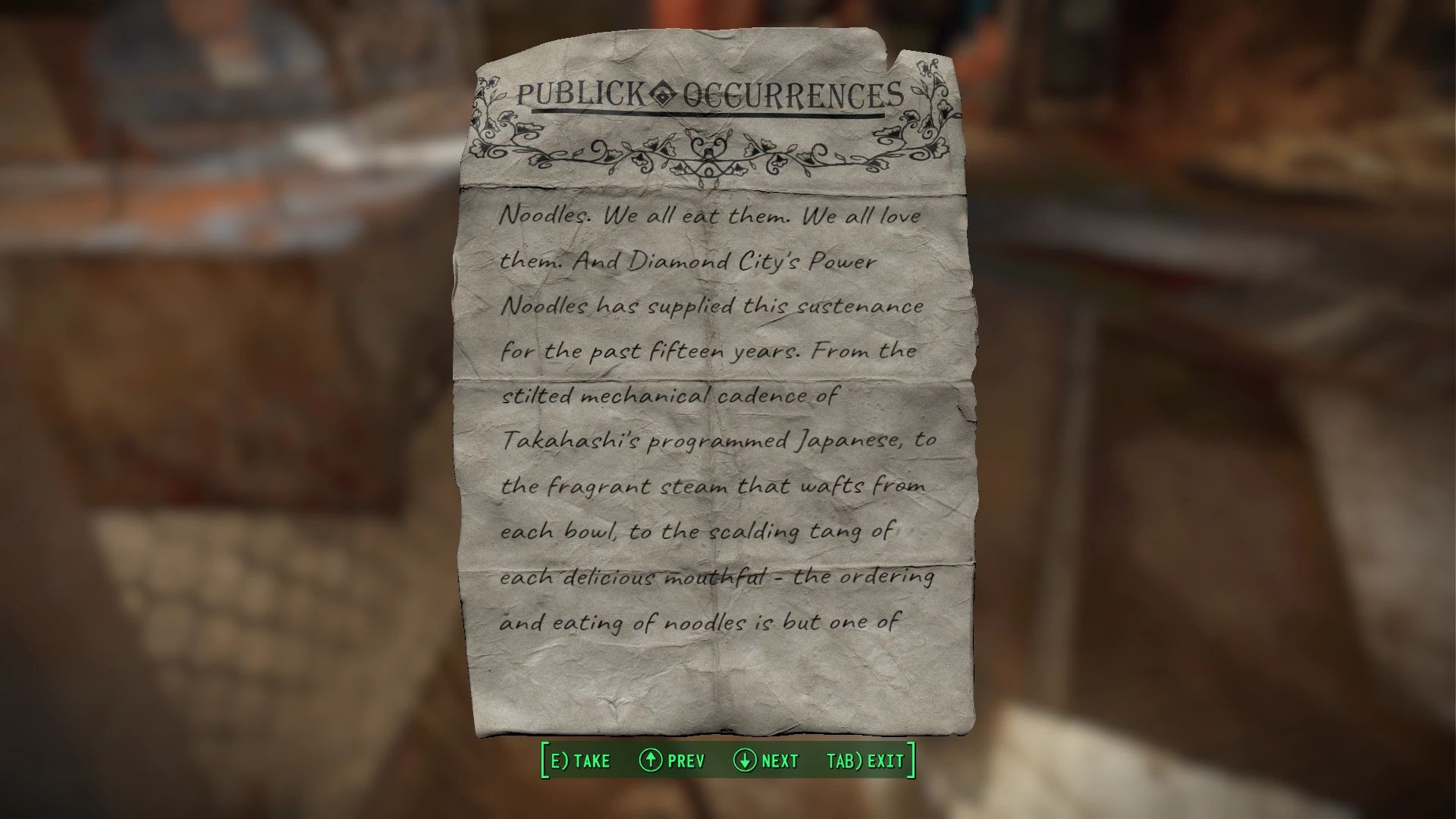Image resolution: width=1456 pixels, height=819 pixels.
Task: Click the green left bracket of the command bar
Action: (543, 761)
